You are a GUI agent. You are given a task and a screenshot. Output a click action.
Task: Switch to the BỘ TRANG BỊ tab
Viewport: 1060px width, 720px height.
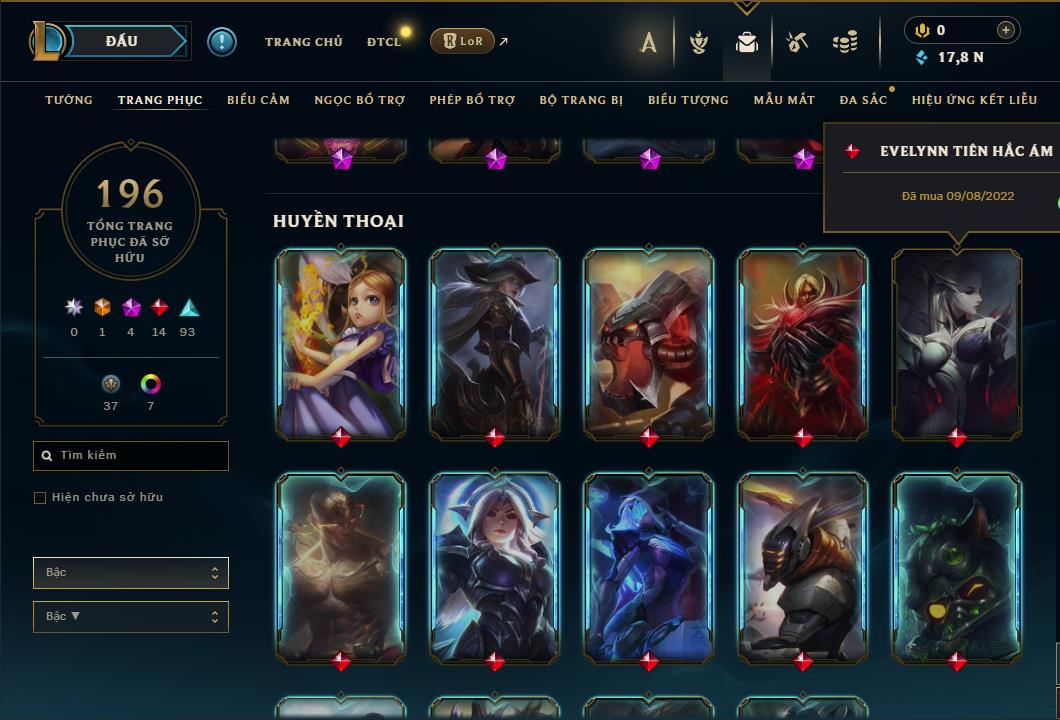tap(581, 100)
